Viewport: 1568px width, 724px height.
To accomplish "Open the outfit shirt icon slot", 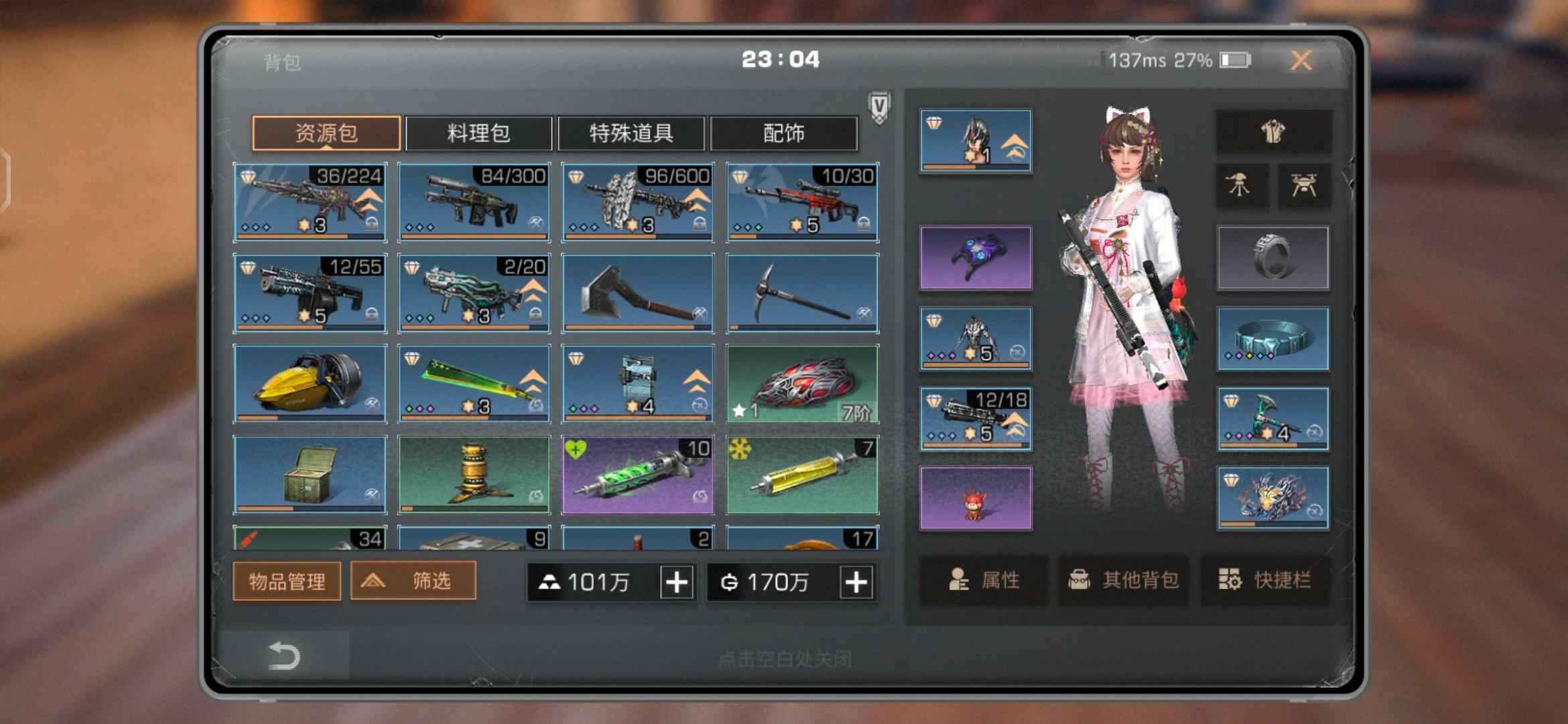I will [1273, 132].
